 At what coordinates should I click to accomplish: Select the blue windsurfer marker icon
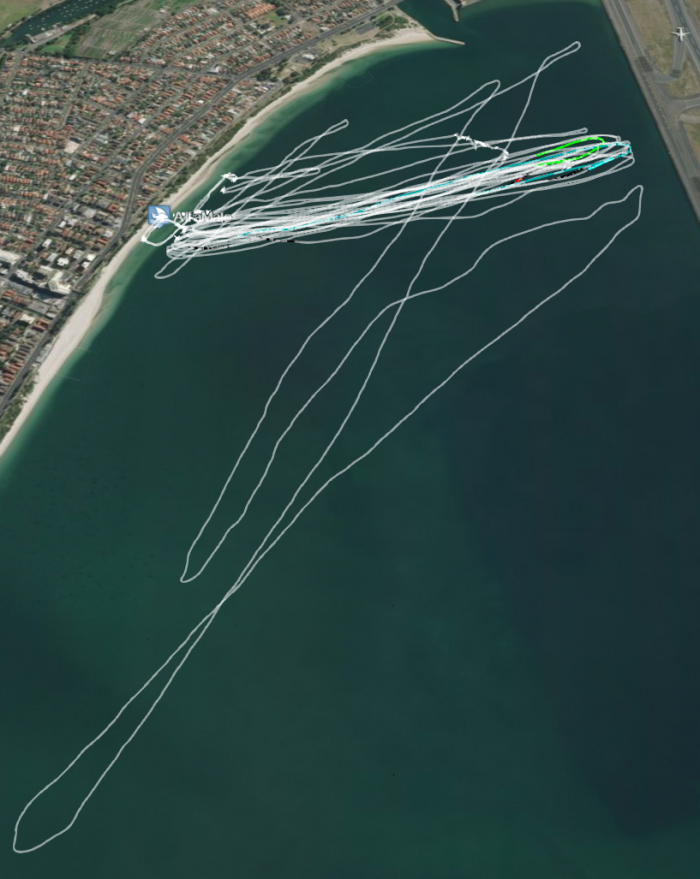click(x=158, y=215)
